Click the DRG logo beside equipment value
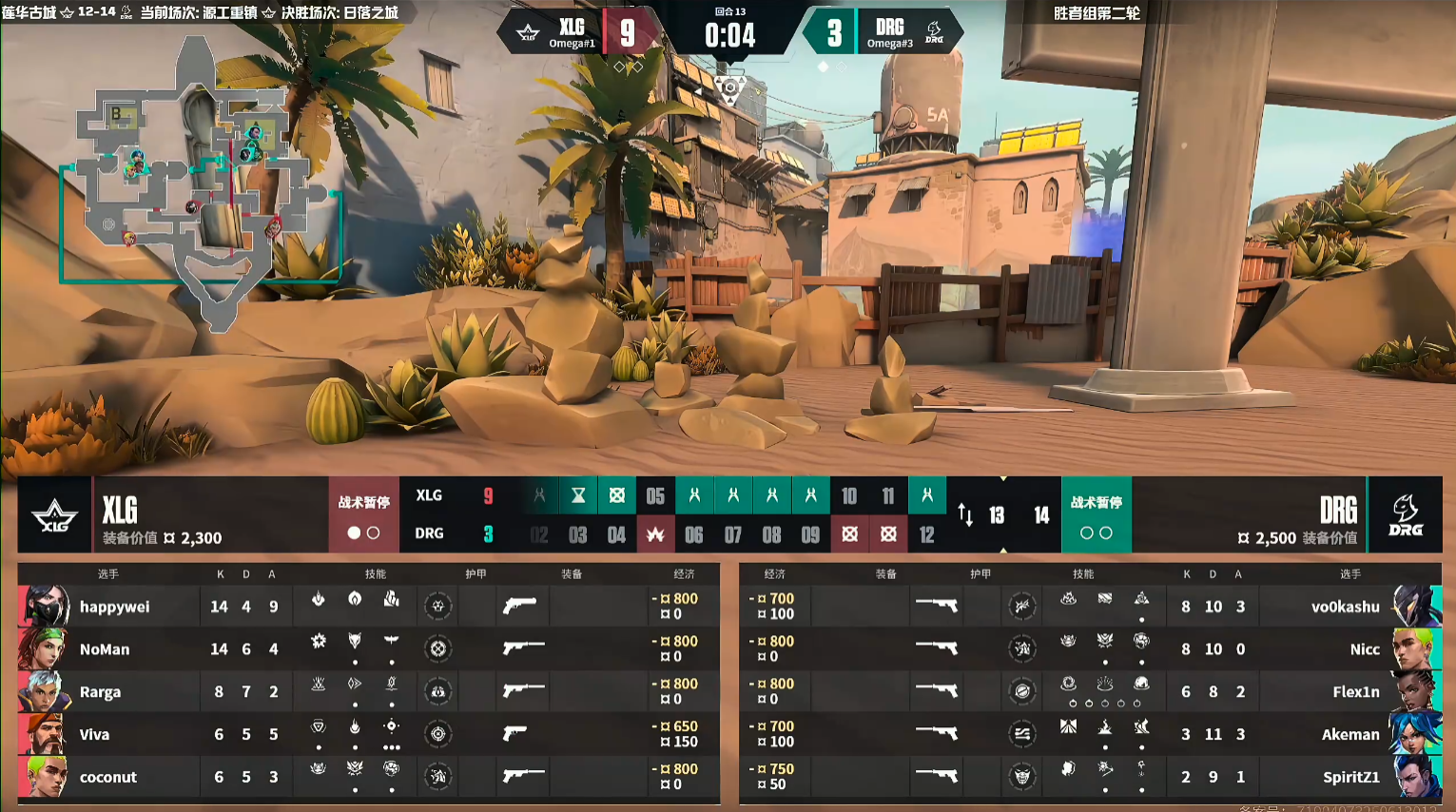The height and width of the screenshot is (812, 1456). 1405,515
